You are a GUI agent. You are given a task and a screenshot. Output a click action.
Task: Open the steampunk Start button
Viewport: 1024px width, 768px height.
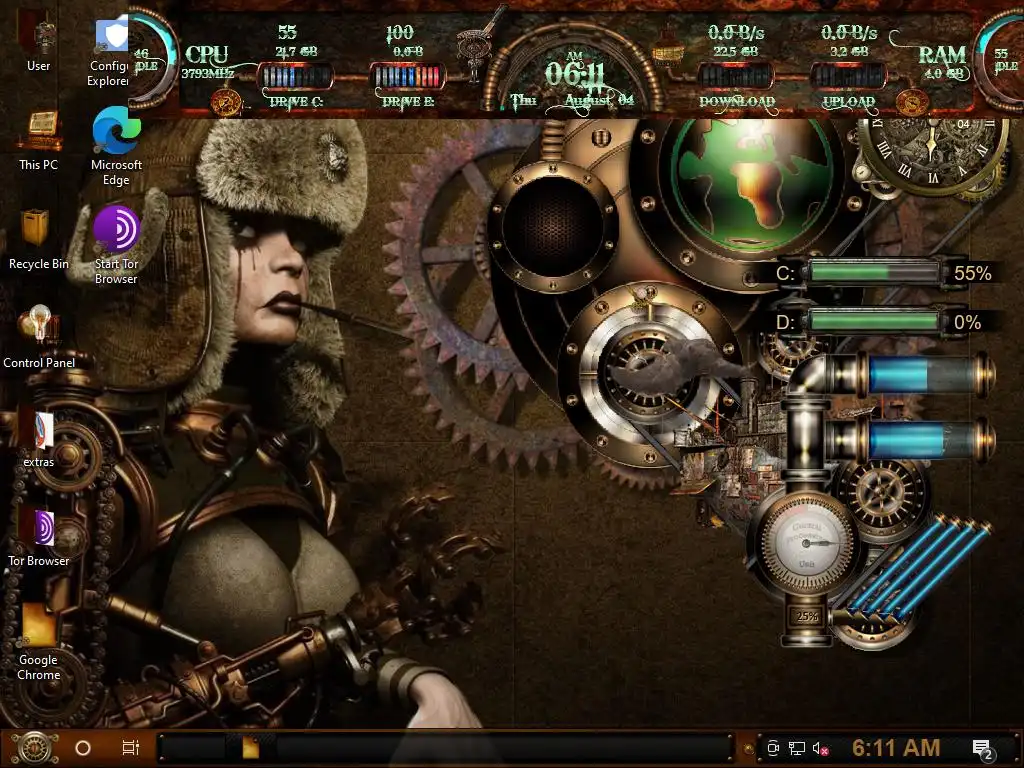(x=32, y=747)
